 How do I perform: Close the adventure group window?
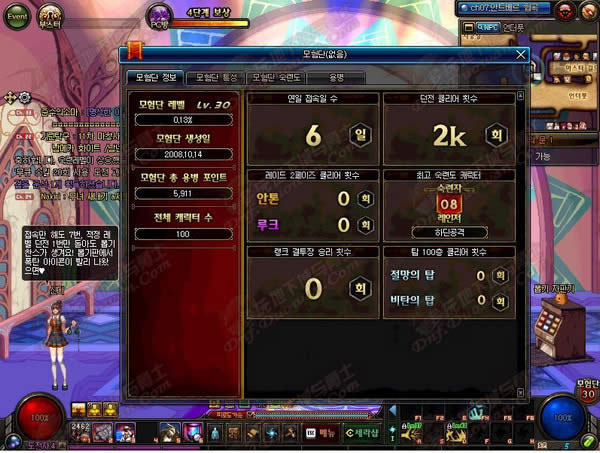521,55
